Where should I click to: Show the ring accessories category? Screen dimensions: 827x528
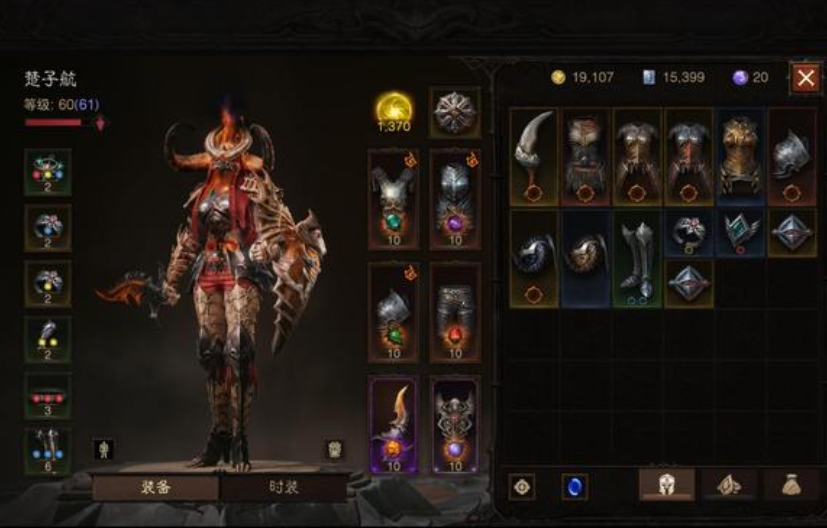pyautogui.click(x=729, y=485)
